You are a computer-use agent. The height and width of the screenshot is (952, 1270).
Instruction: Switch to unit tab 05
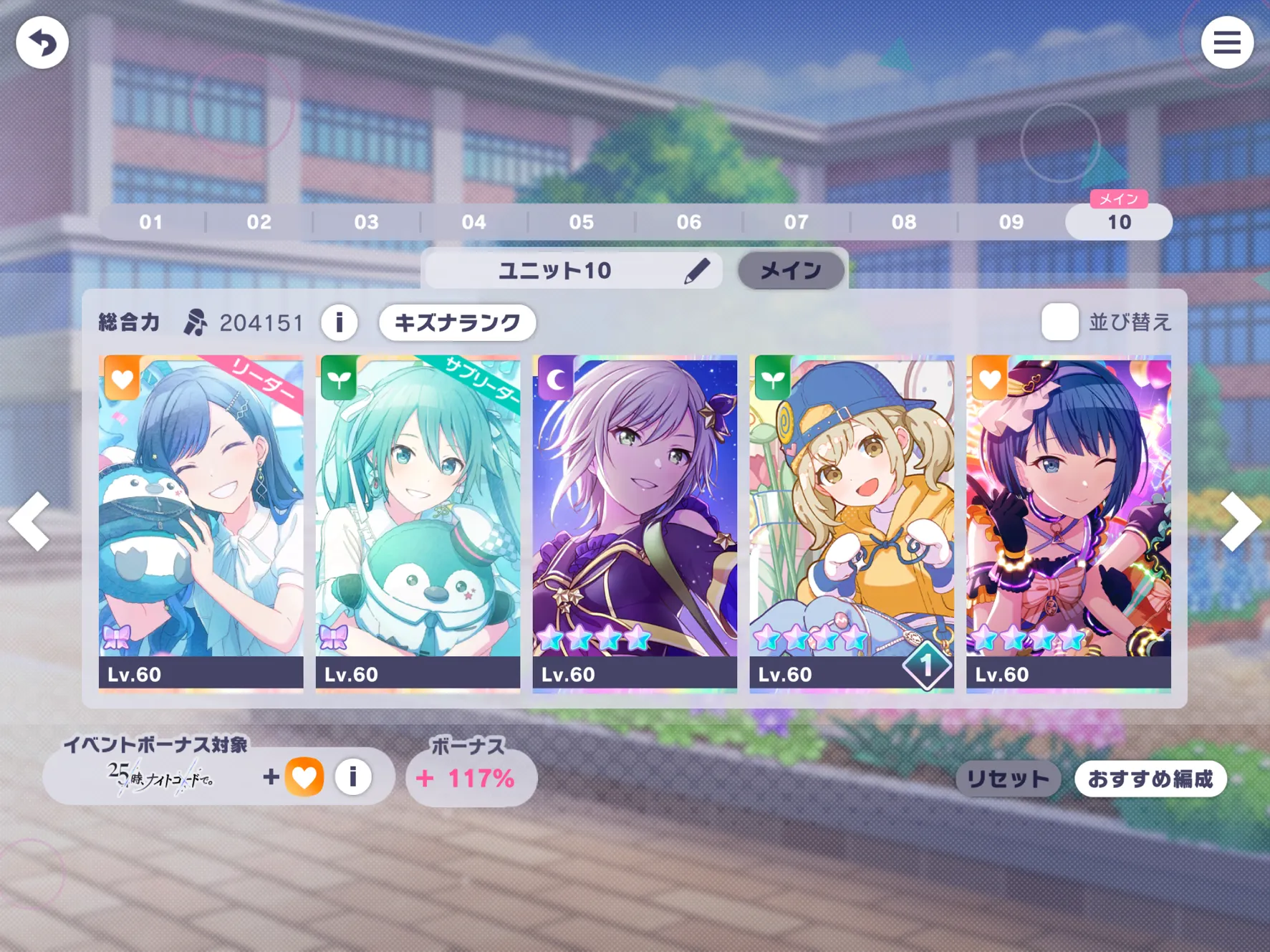581,222
